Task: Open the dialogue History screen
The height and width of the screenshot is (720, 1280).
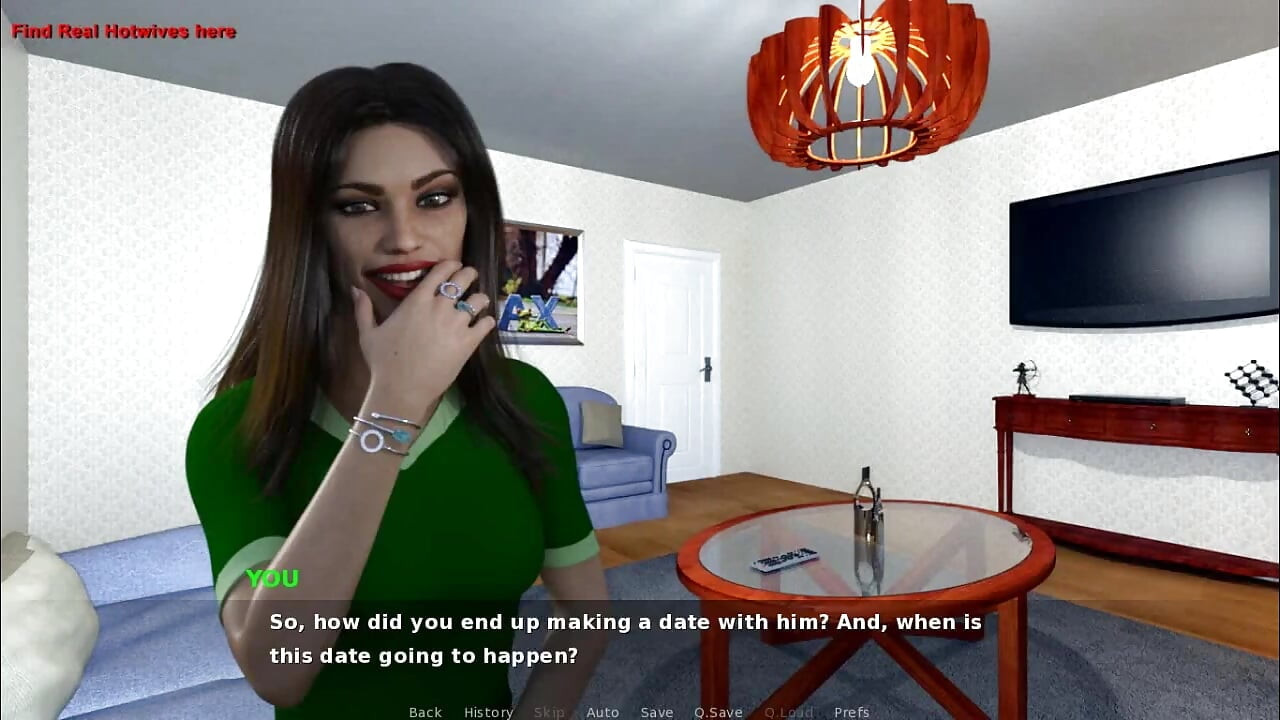Action: click(x=487, y=711)
